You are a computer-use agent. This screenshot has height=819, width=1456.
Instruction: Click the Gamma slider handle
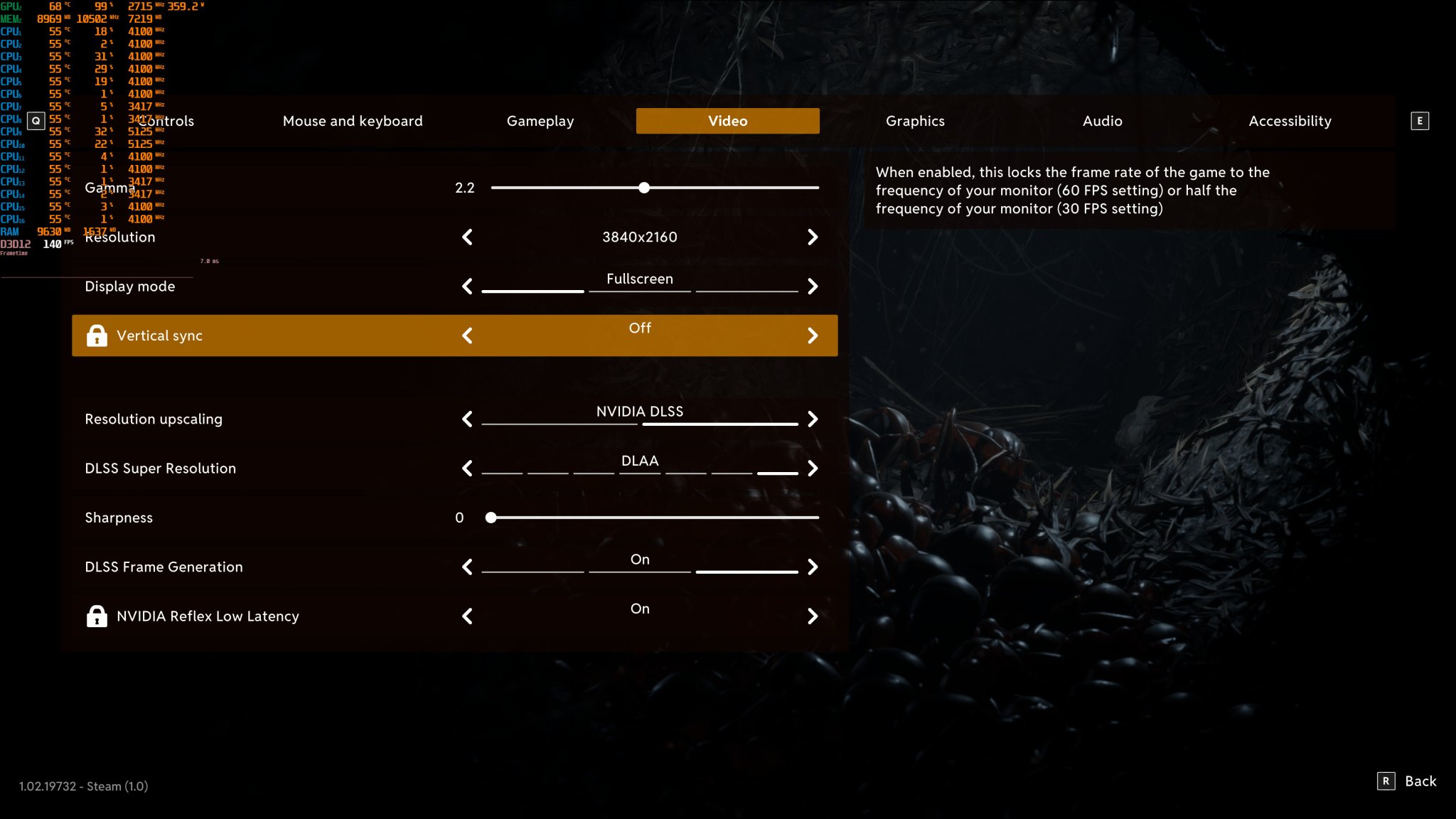(644, 188)
